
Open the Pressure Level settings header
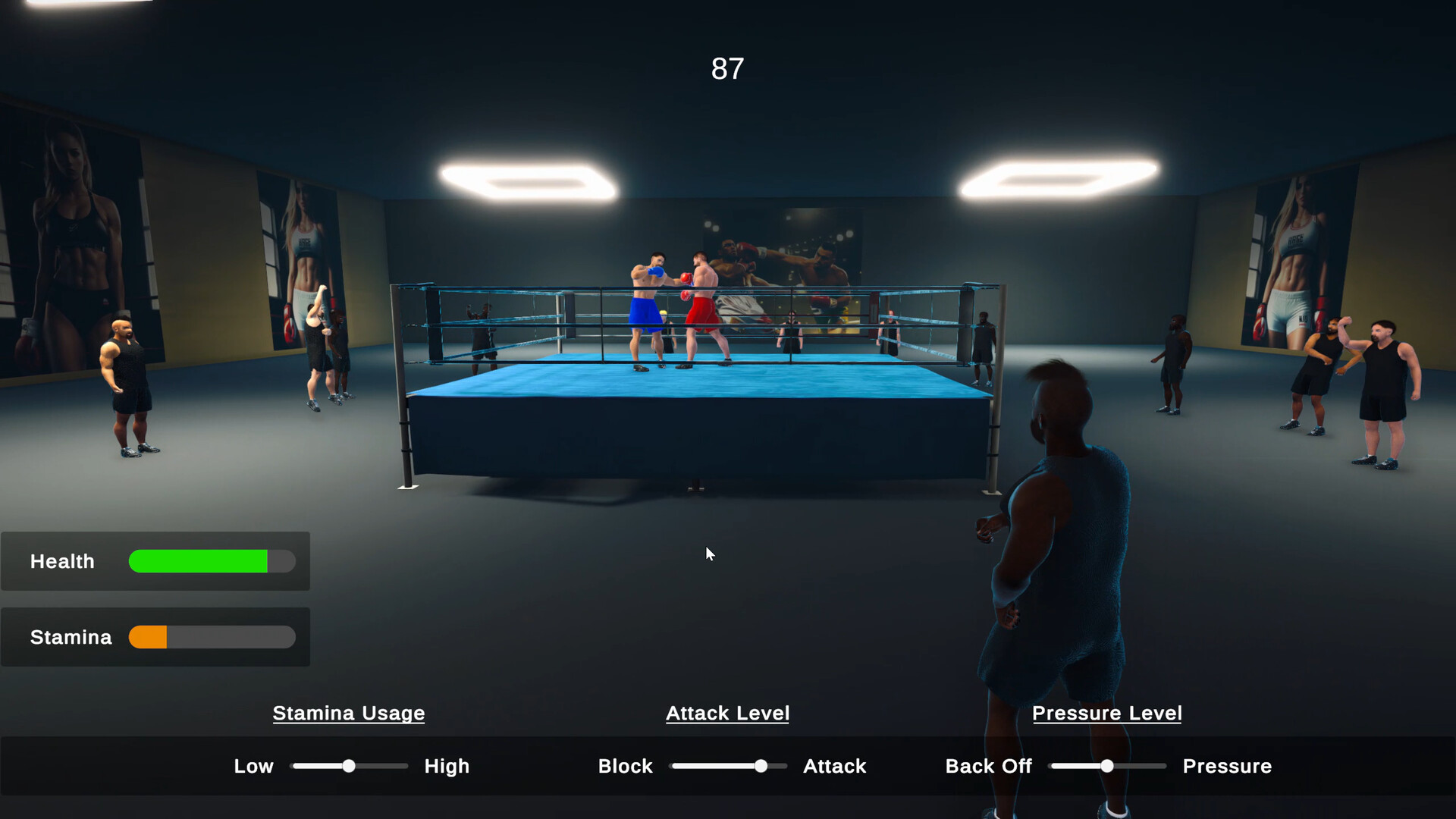pyautogui.click(x=1107, y=713)
